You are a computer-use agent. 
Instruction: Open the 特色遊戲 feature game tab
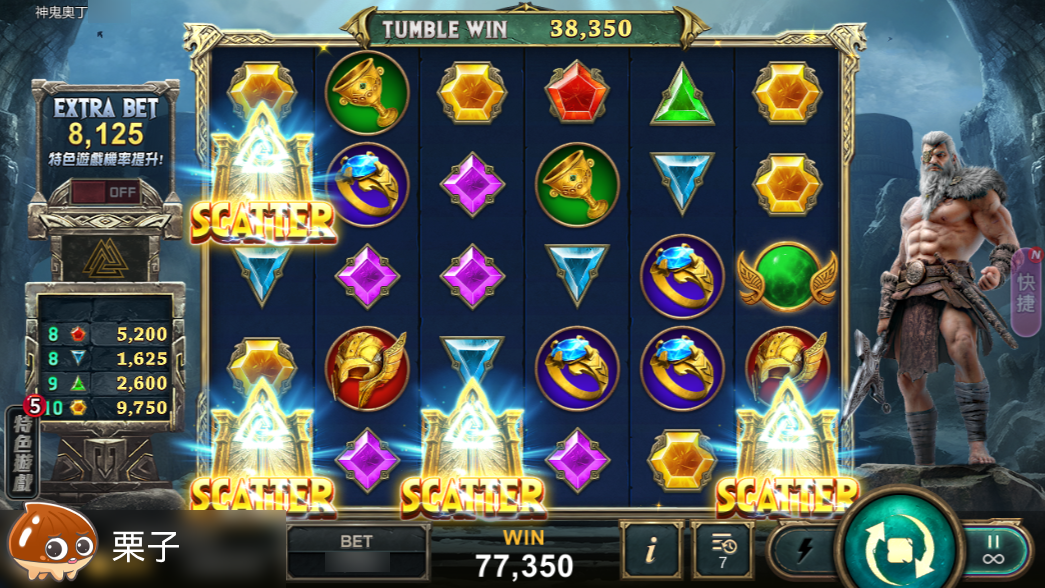[23, 456]
